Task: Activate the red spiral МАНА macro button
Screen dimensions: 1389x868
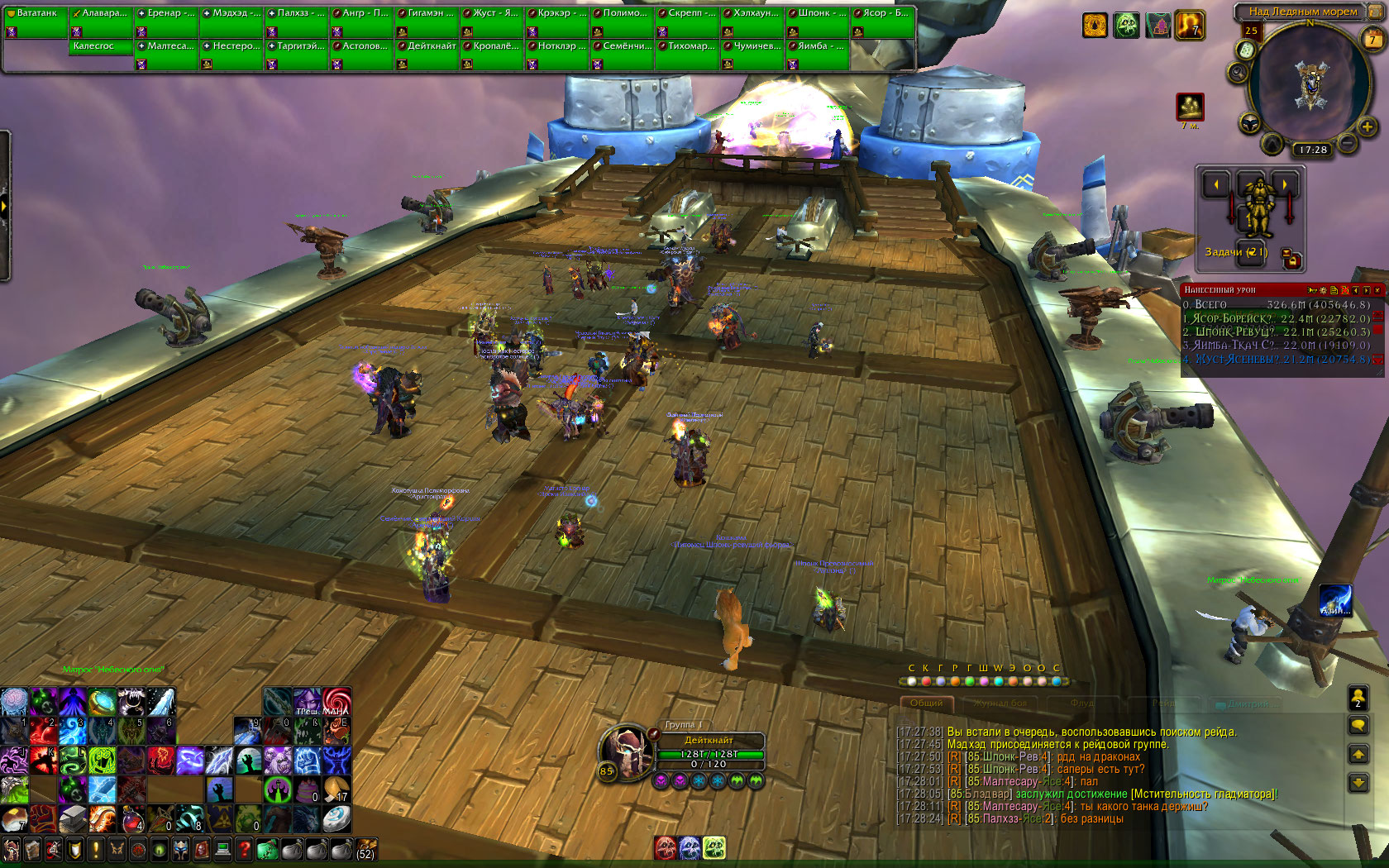Action: pyautogui.click(x=337, y=702)
